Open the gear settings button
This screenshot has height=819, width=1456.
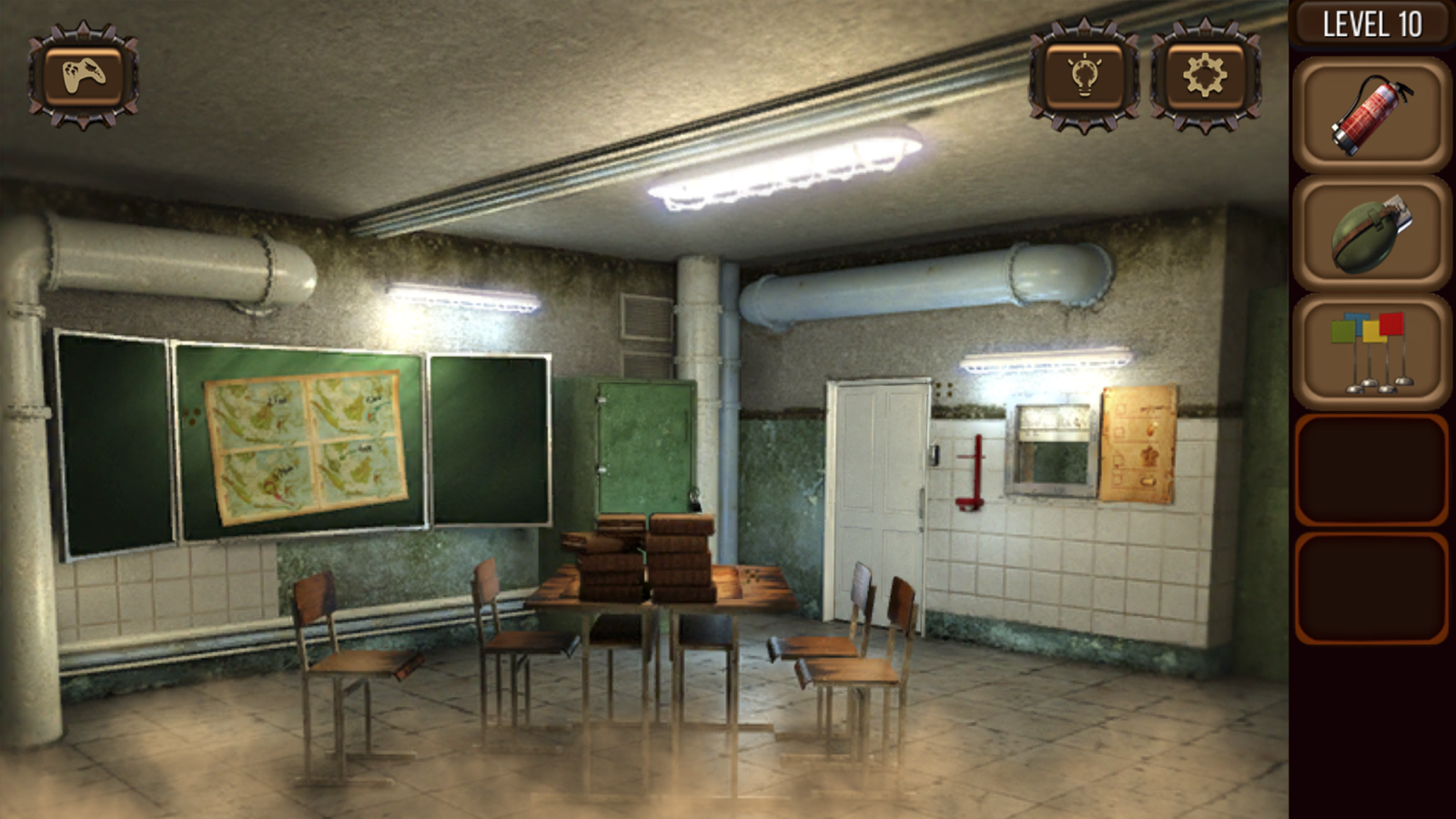click(1205, 76)
